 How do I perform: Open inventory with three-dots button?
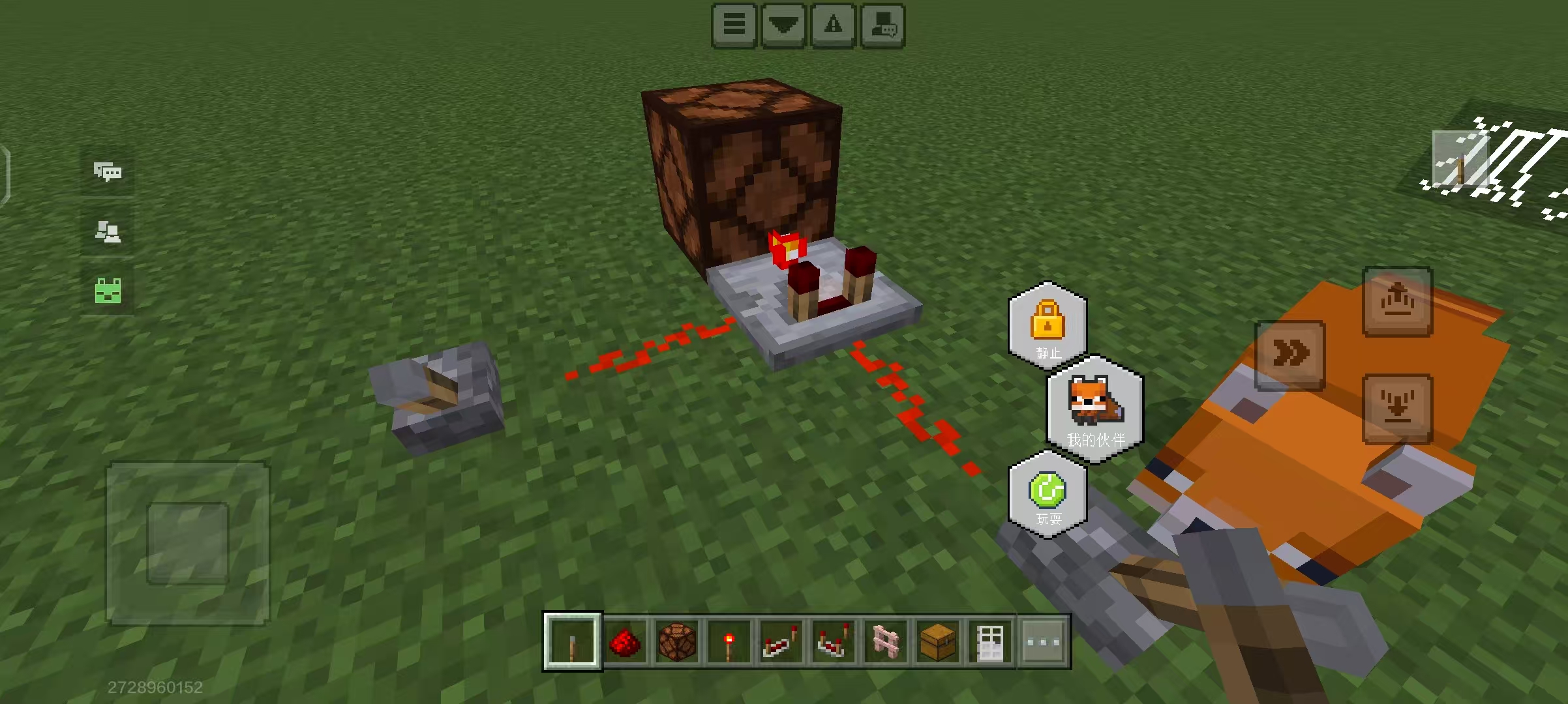tap(1043, 641)
